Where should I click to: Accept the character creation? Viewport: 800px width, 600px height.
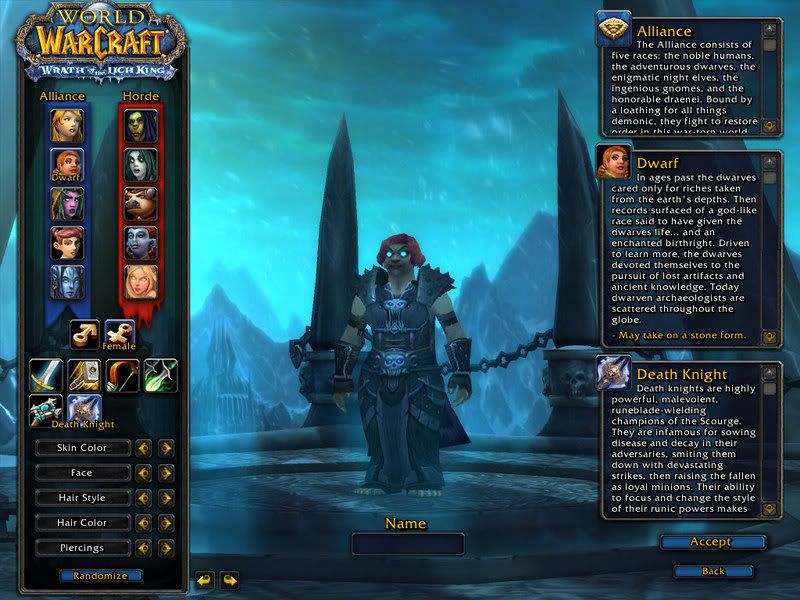[712, 542]
